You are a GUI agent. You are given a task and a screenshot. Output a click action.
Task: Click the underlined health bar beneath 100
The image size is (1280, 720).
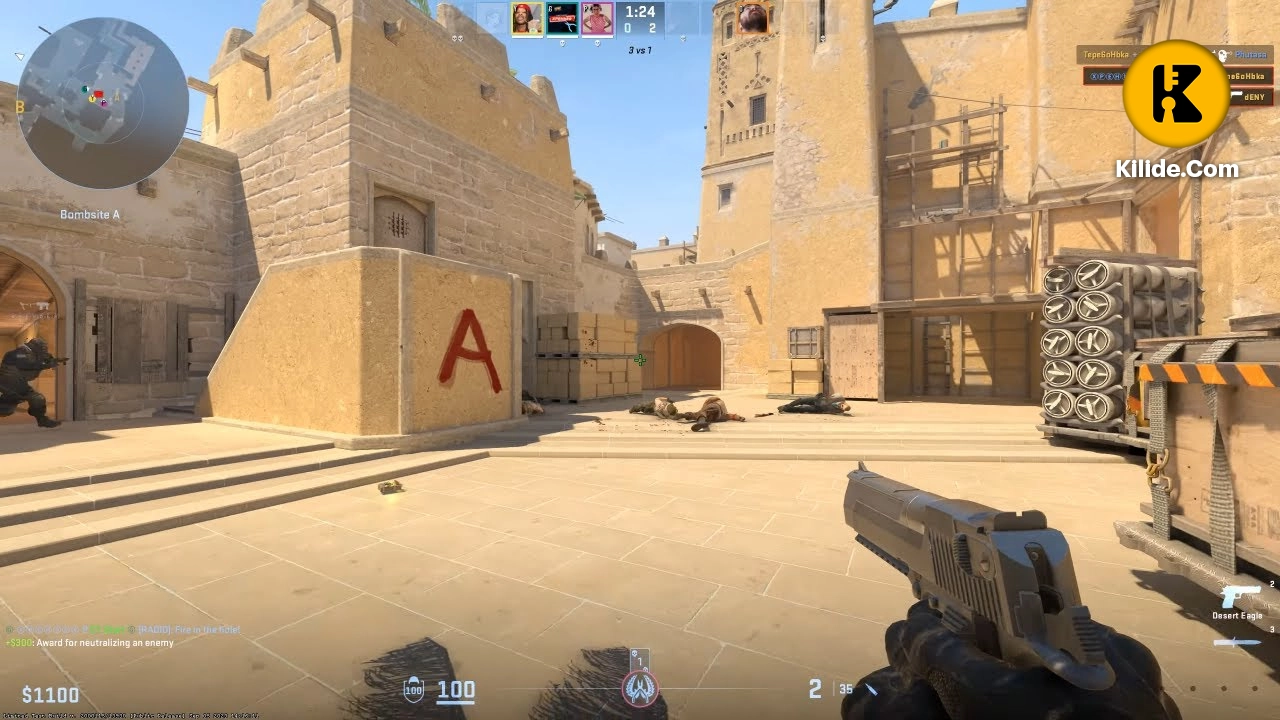pos(457,700)
